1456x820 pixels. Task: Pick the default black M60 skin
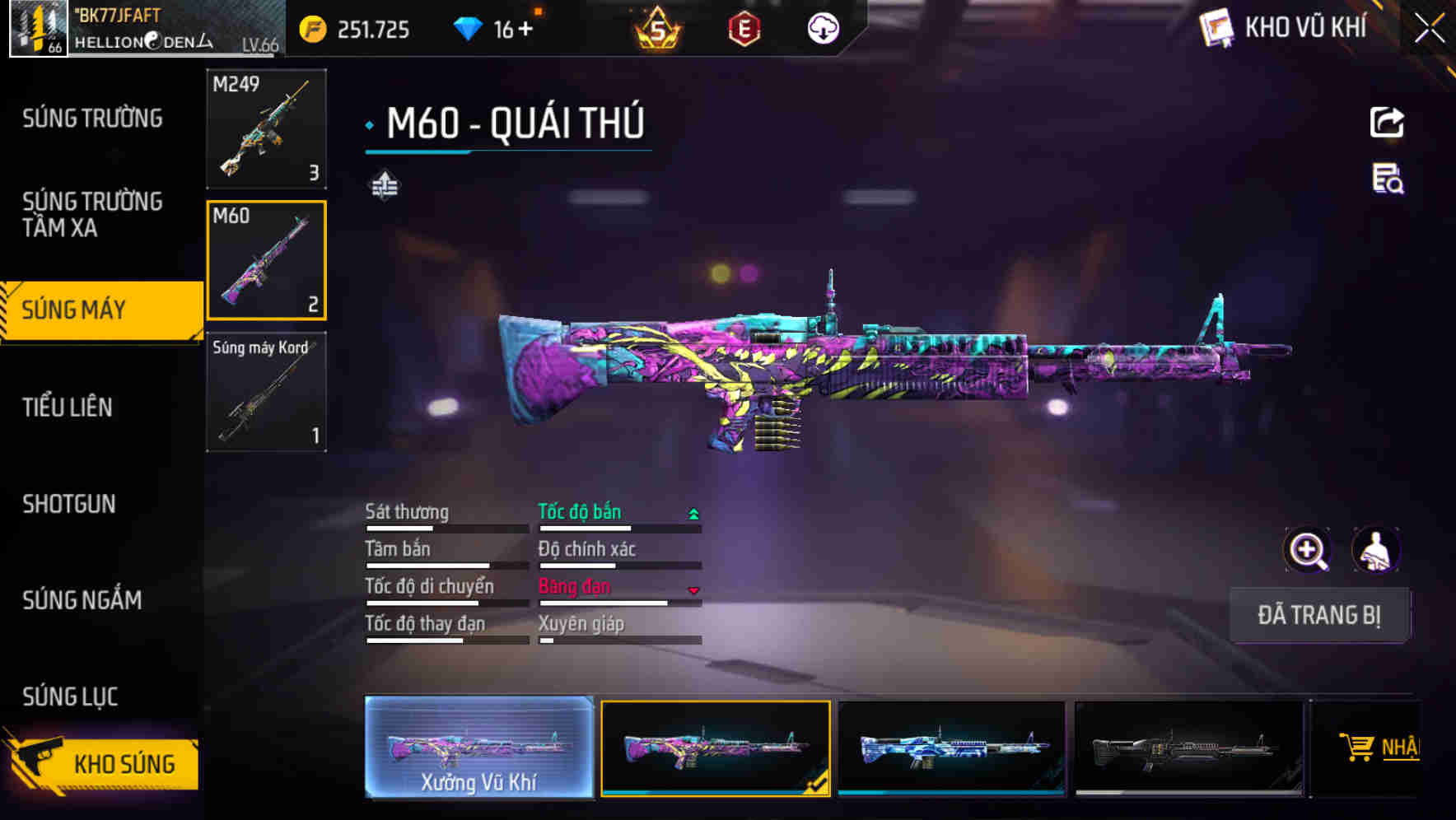pos(1188,748)
